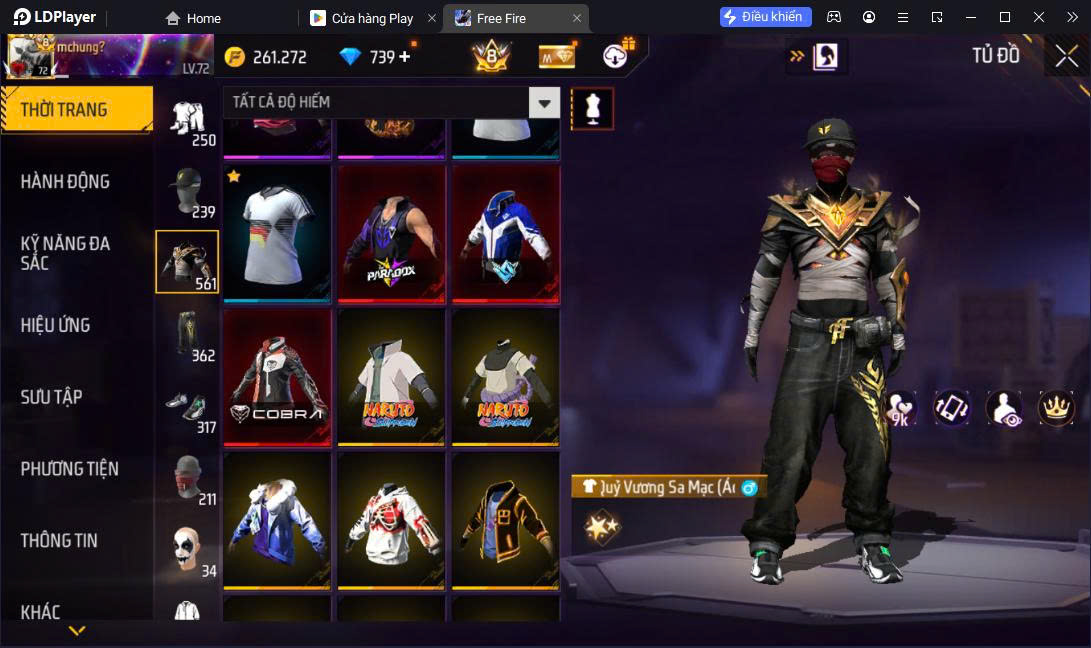Open the PHƯƠNG TIỆN category
Image resolution: width=1091 pixels, height=648 pixels.
(70, 468)
